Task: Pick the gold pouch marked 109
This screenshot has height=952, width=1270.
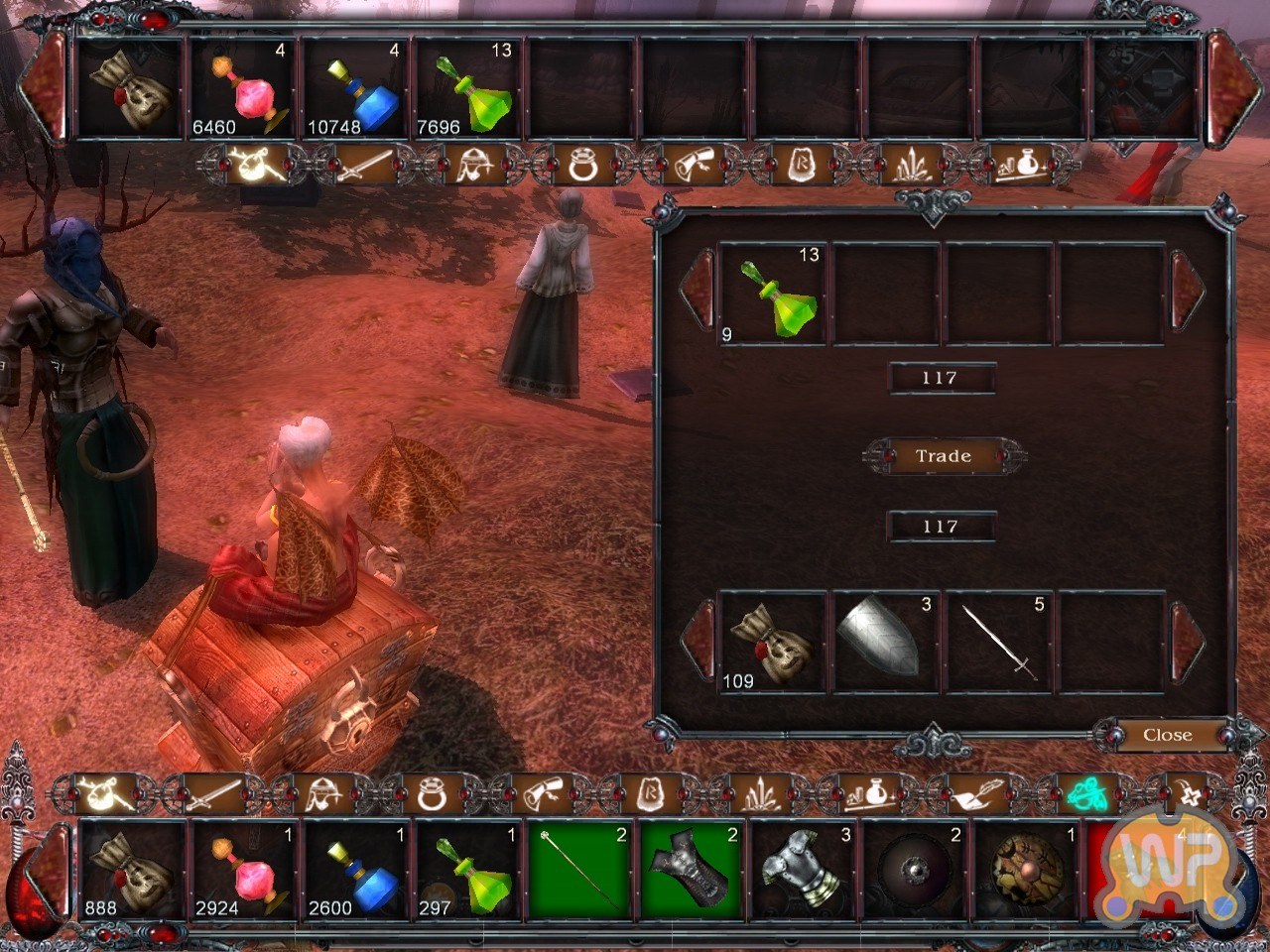Action: tap(772, 643)
